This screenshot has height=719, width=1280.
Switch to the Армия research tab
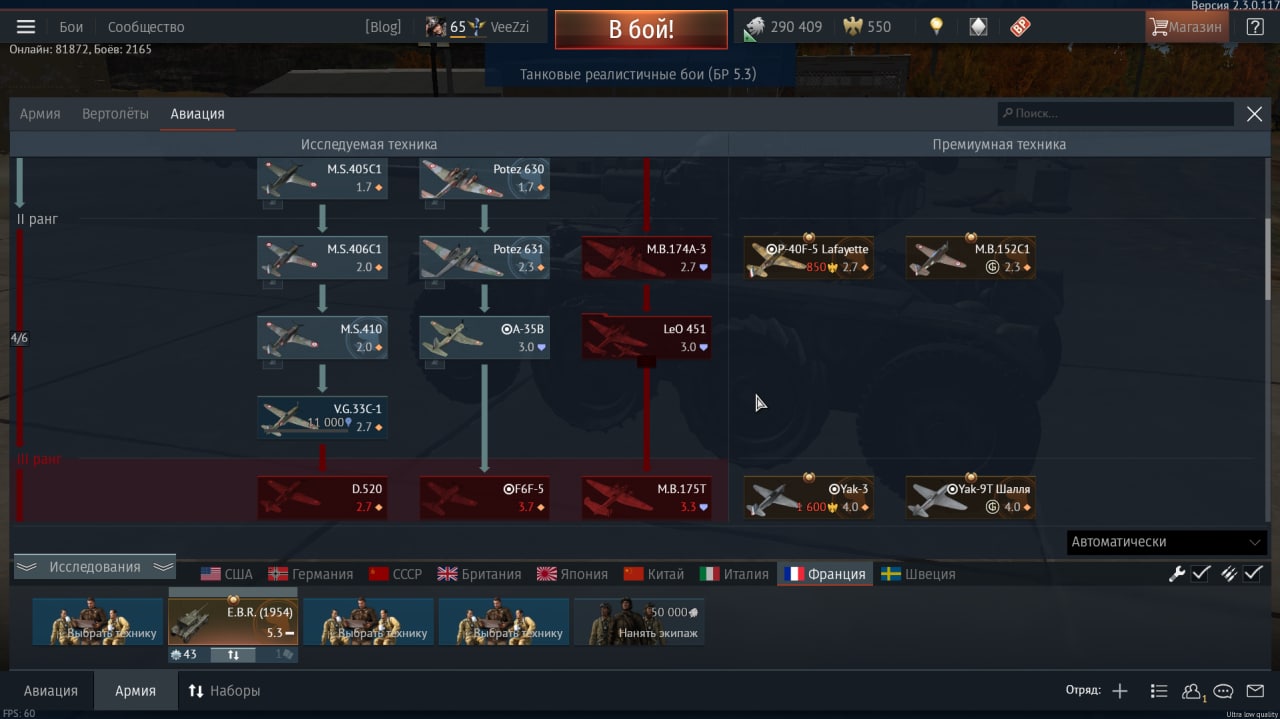[x=40, y=114]
